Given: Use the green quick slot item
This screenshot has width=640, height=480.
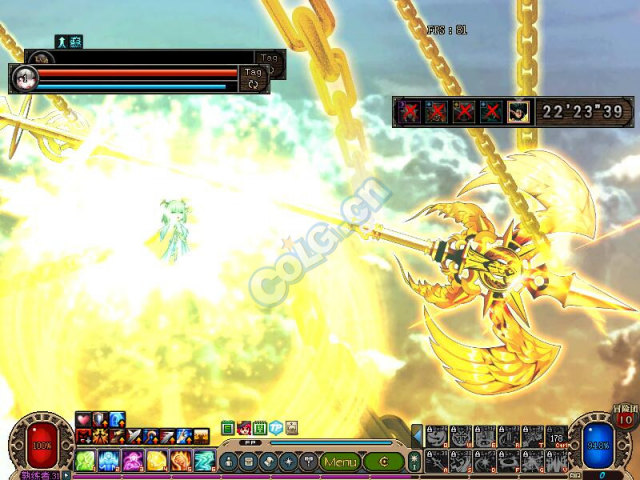Looking at the screenshot, I should (87, 461).
